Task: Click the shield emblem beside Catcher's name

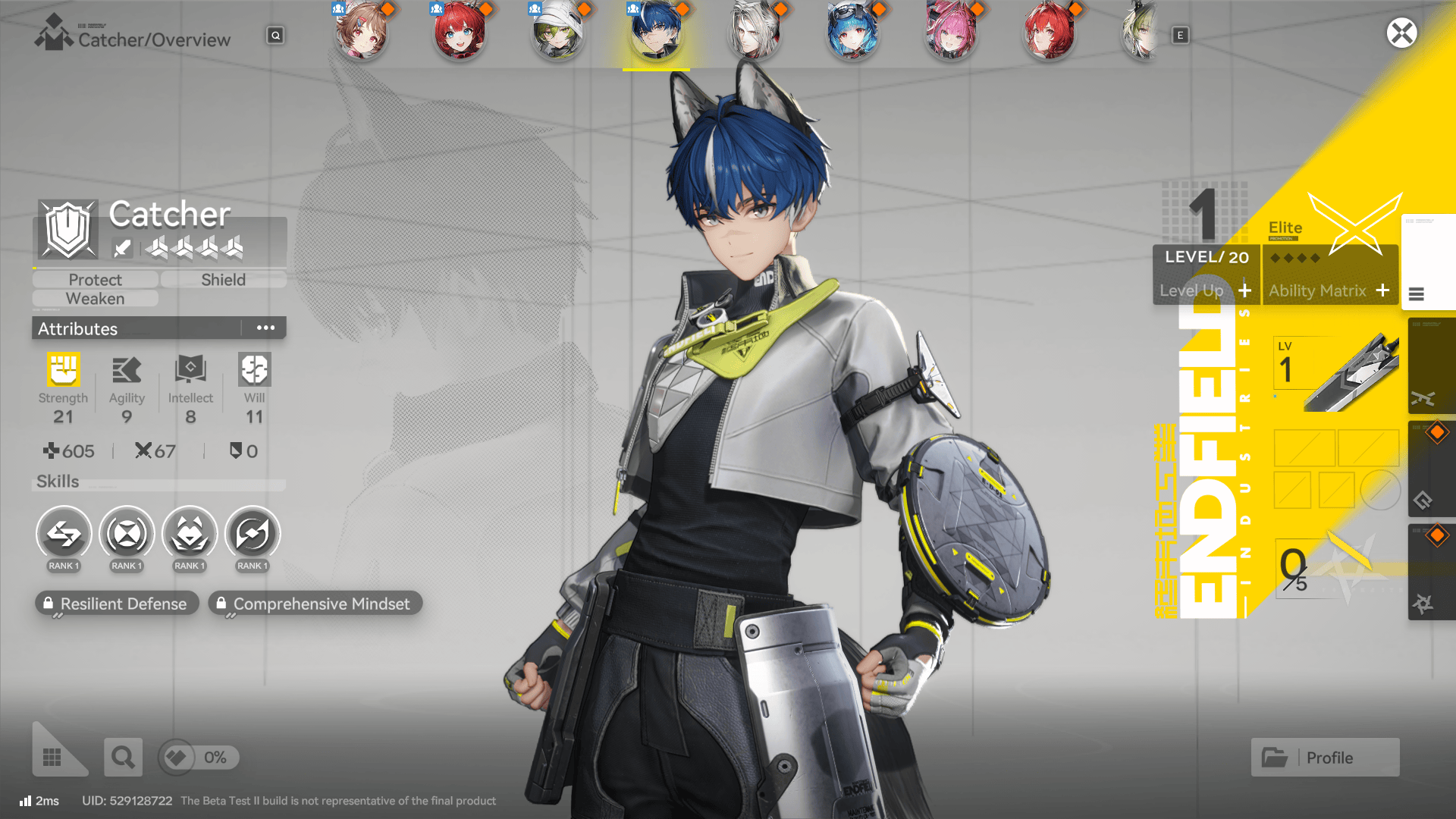Action: pos(67,230)
